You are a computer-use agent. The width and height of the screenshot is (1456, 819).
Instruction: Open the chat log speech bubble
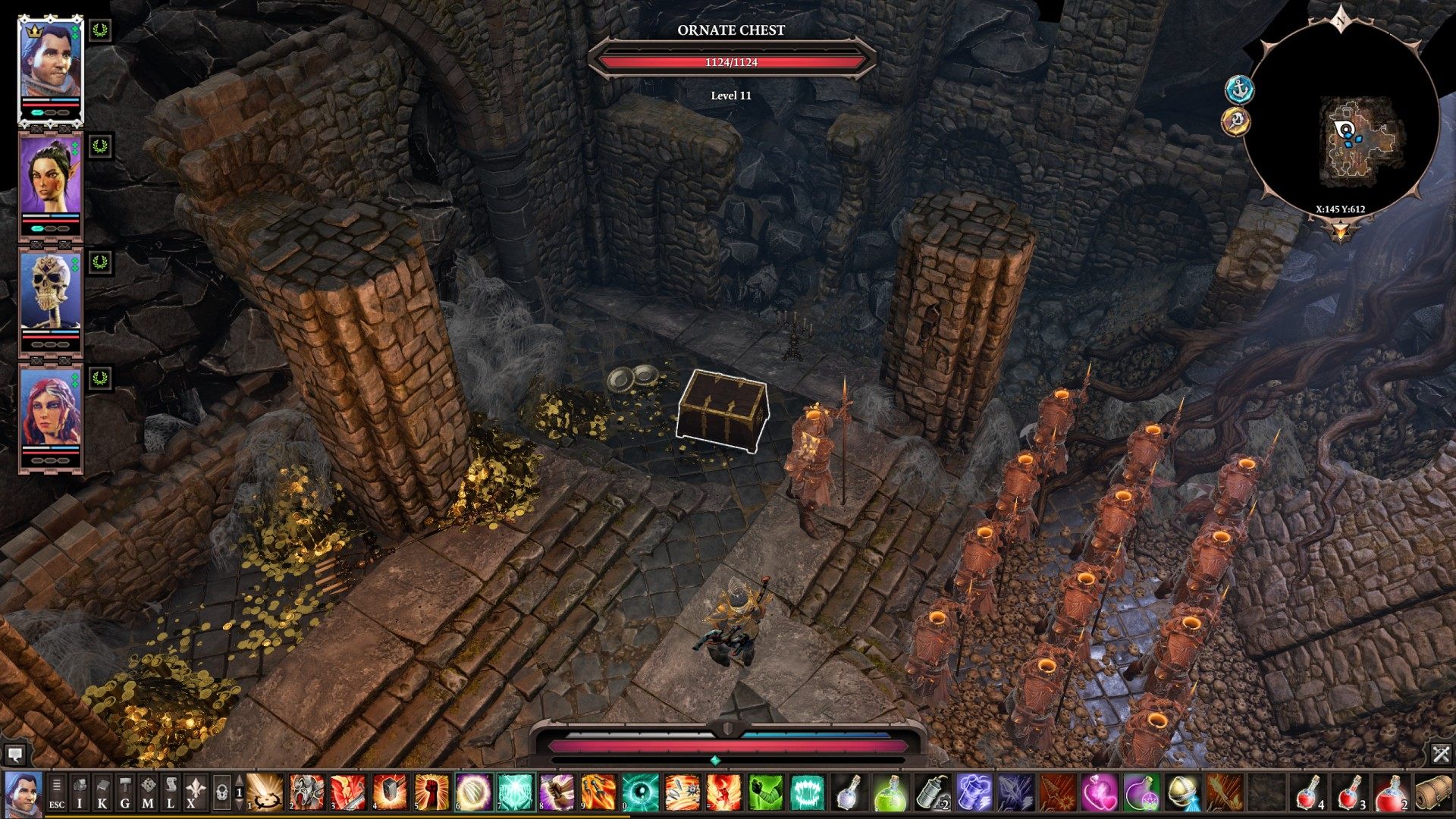click(x=14, y=754)
